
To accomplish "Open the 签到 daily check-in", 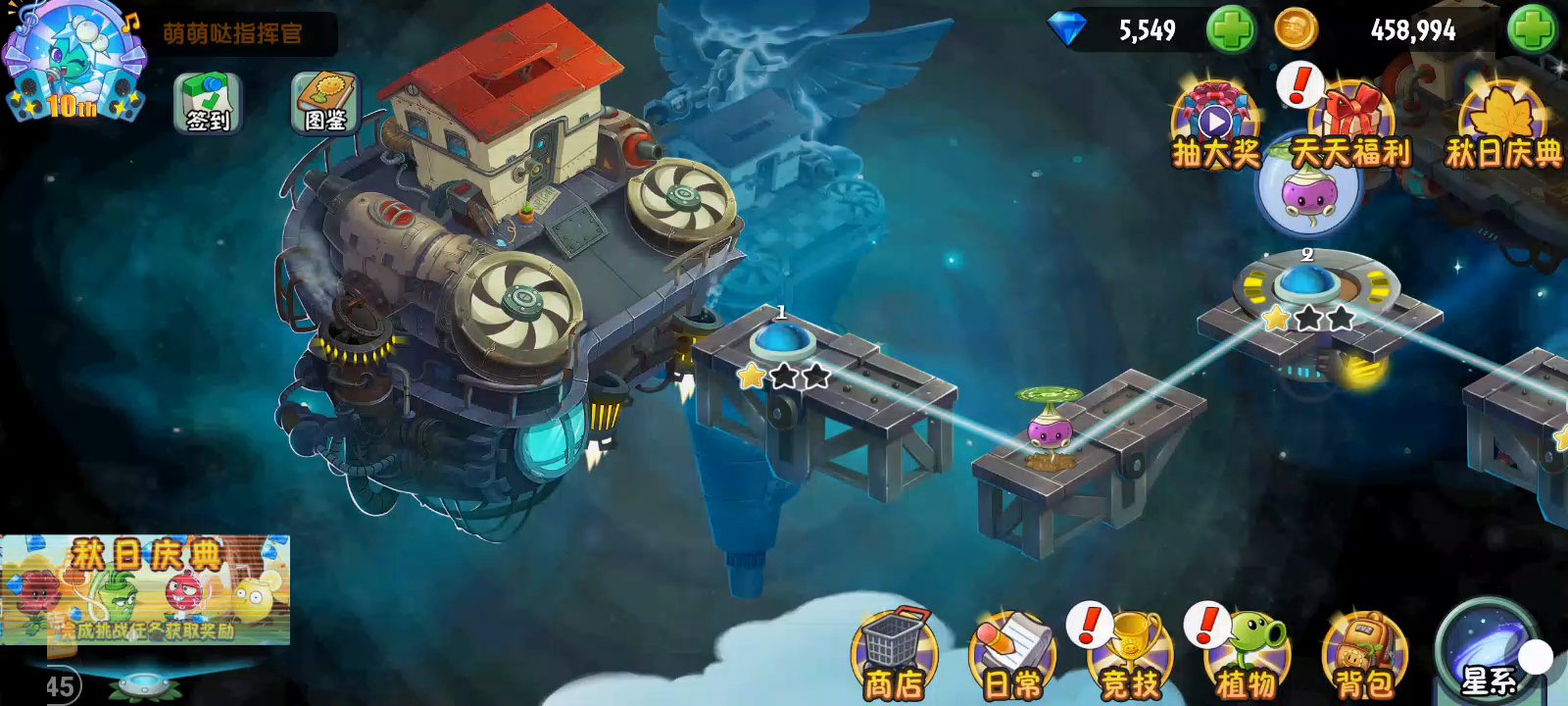I will click(208, 103).
